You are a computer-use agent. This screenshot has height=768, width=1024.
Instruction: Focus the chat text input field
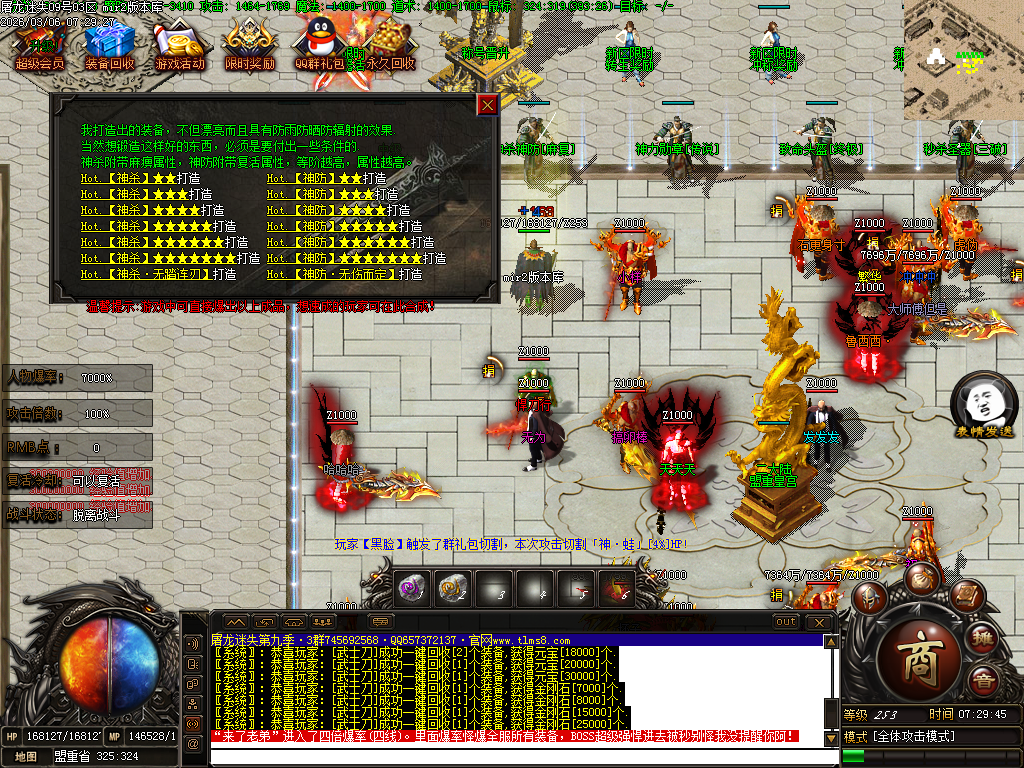pos(520,756)
